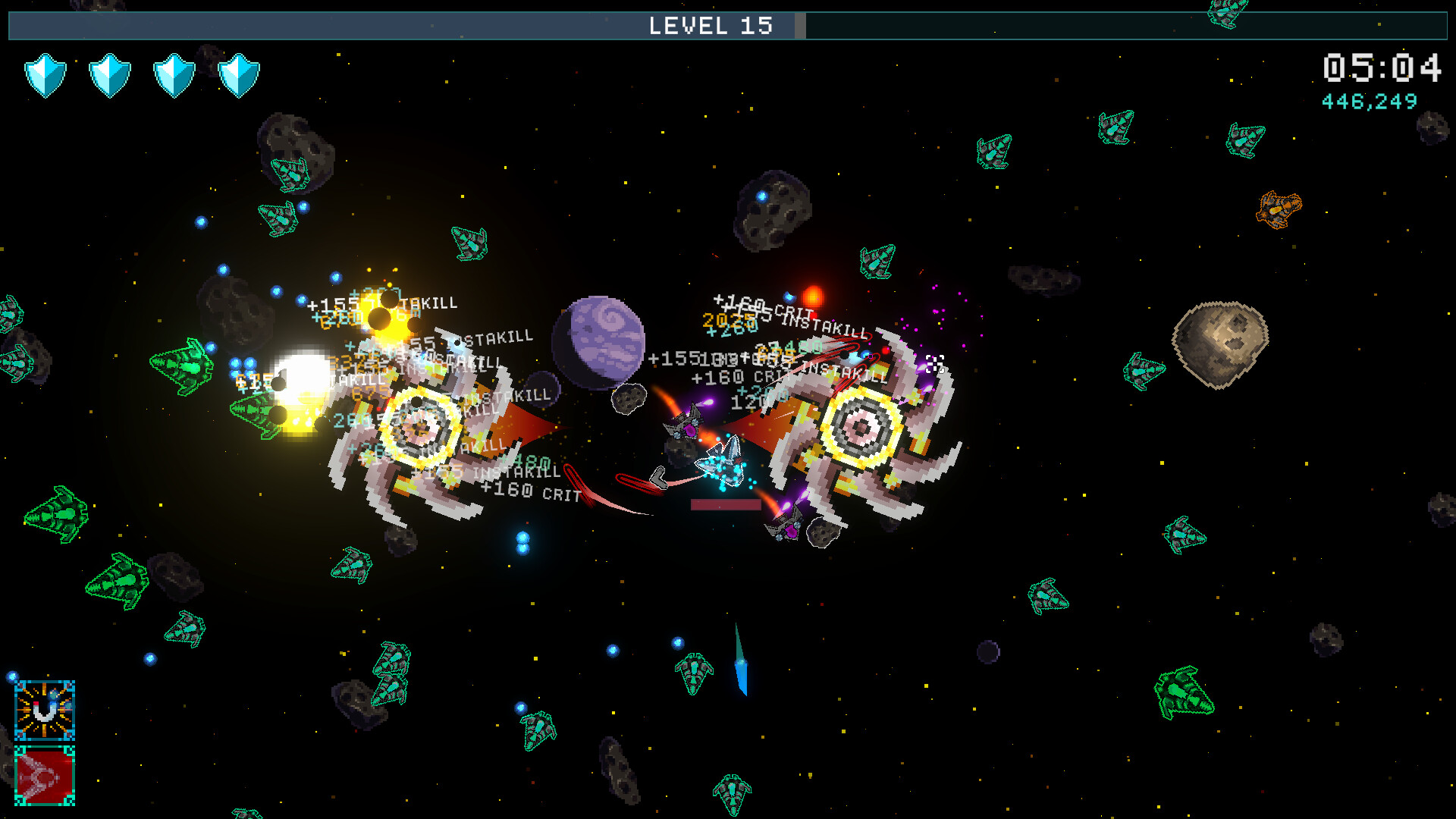This screenshot has width=1456, height=819.
Task: Select the orange enemy ship near top right
Action: tap(1279, 209)
